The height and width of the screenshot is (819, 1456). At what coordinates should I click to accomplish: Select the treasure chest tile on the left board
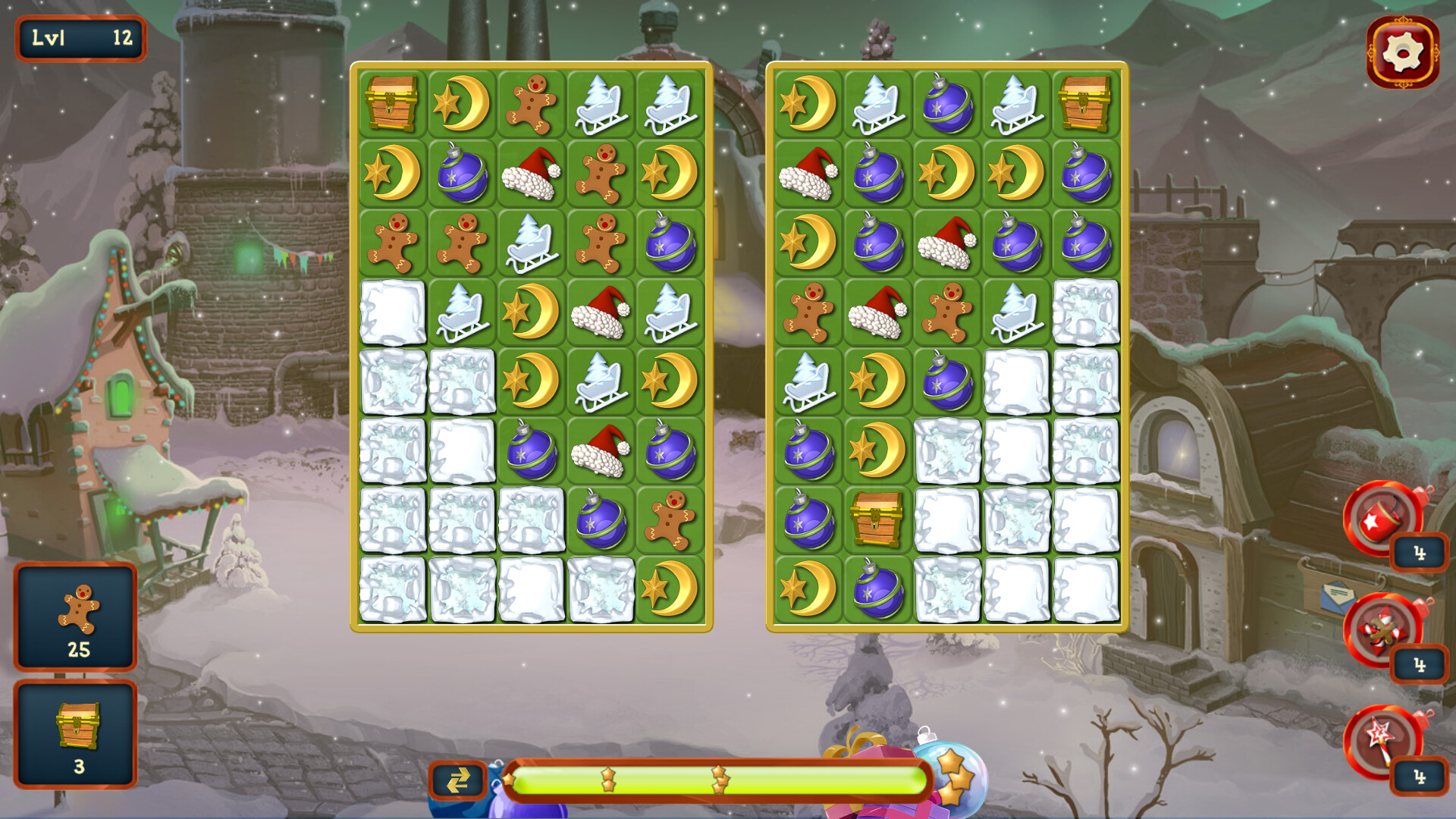(x=391, y=102)
